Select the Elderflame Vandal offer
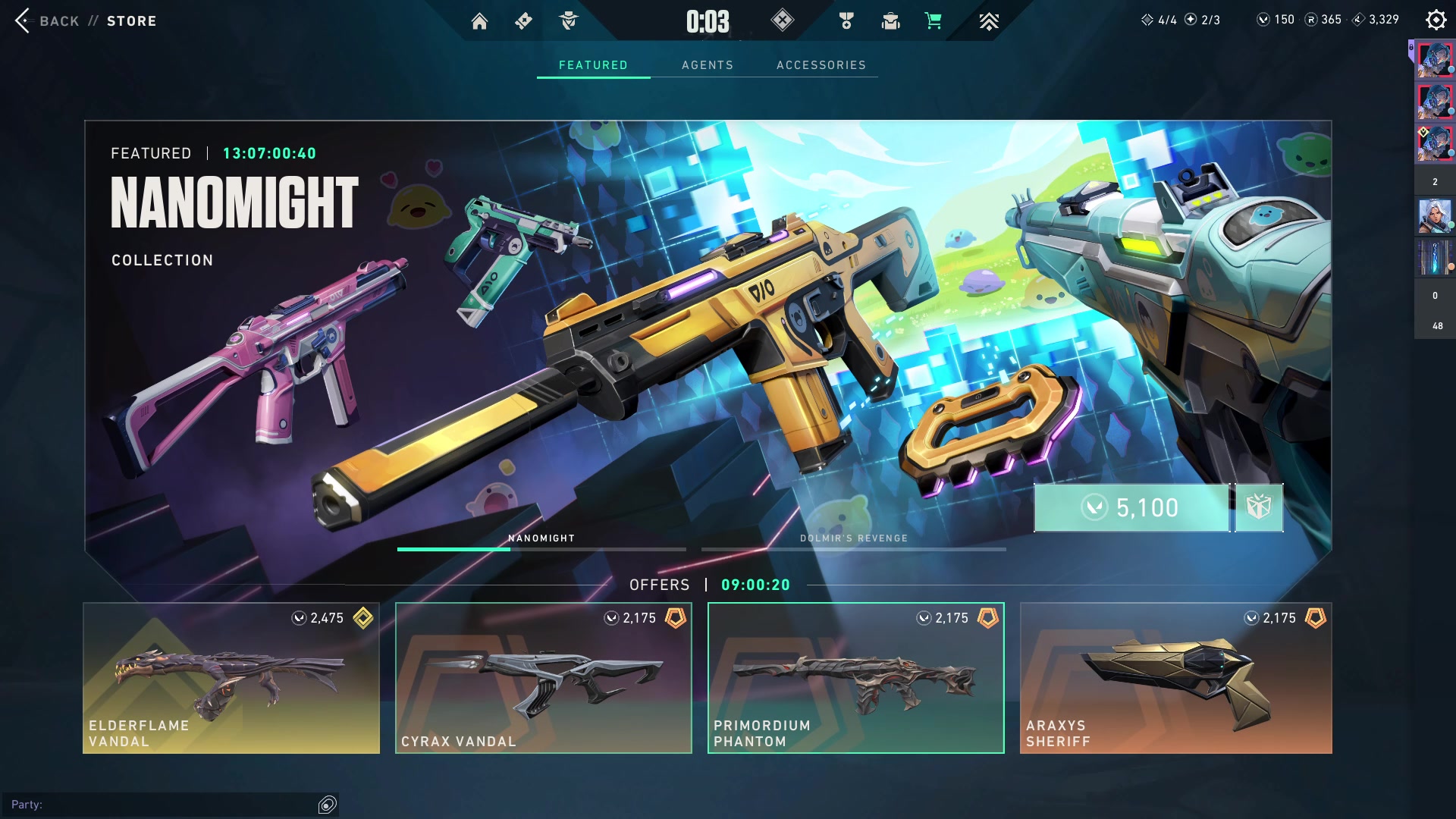Image resolution: width=1456 pixels, height=819 pixels. pyautogui.click(x=231, y=678)
